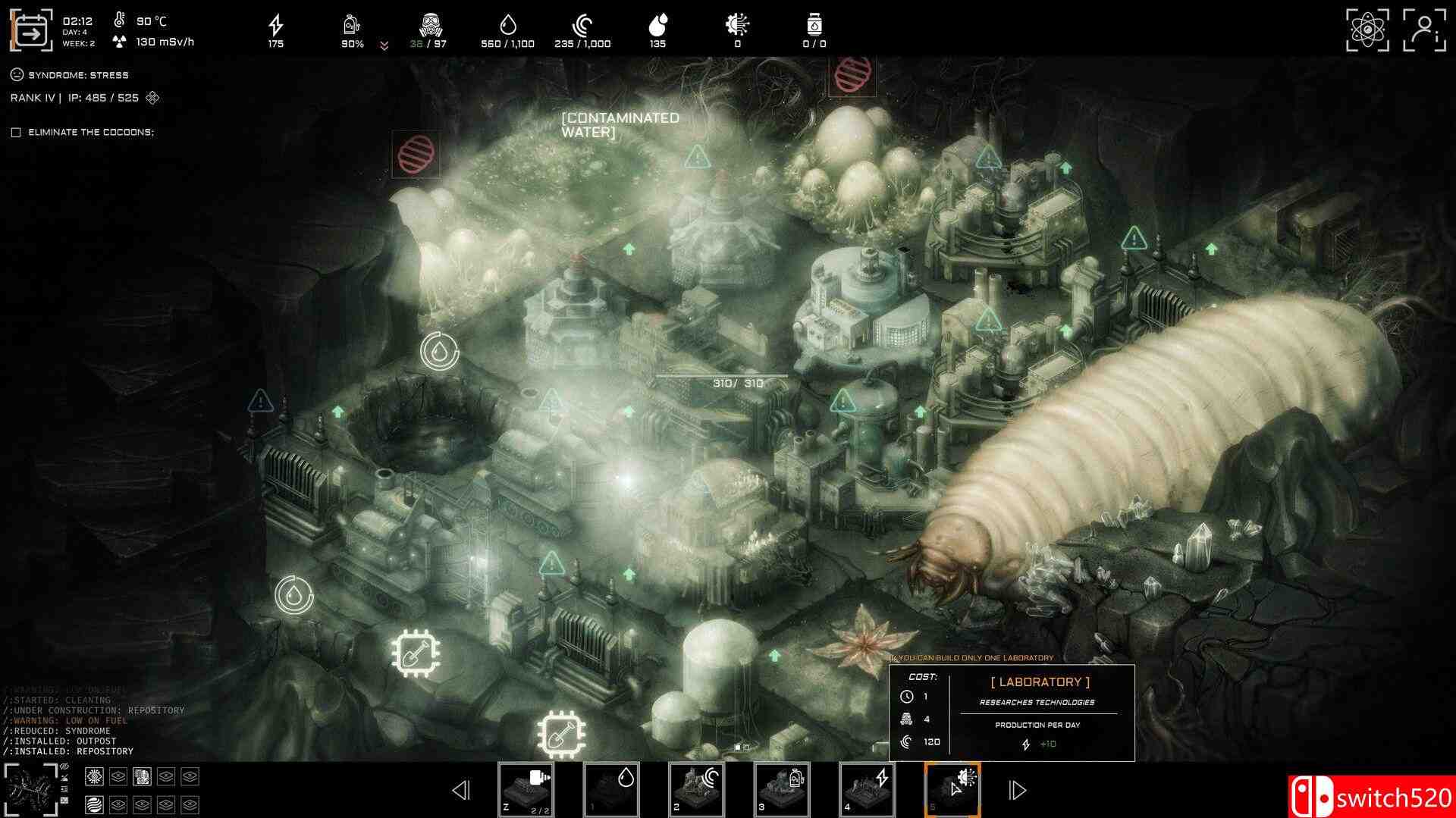The width and height of the screenshot is (1456, 818).
Task: Toggle the Eliminate the Cocoons objective checkbox
Action: (16, 133)
